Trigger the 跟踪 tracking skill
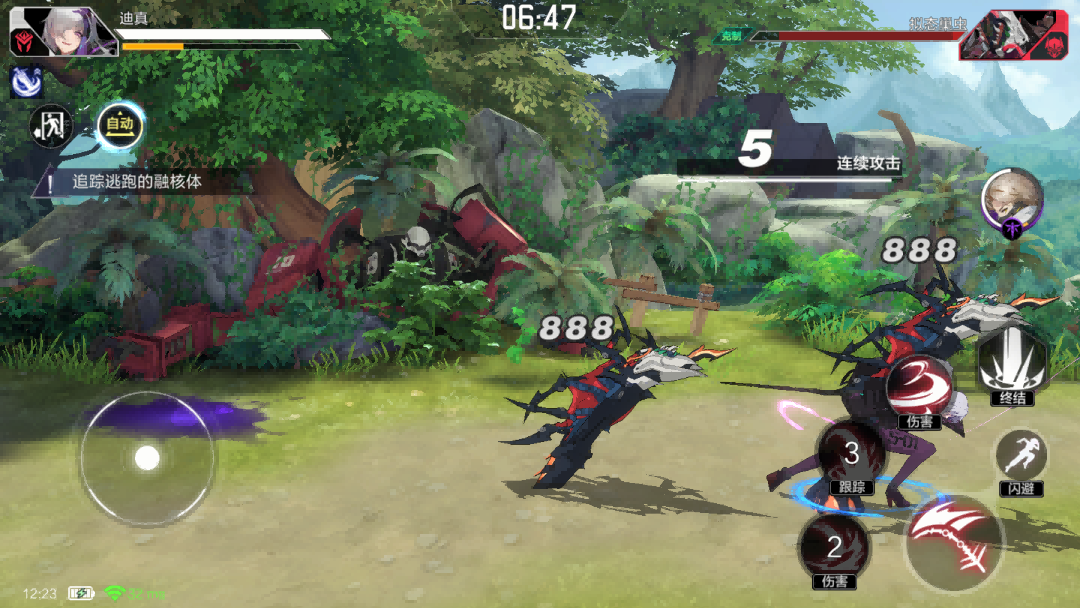The height and width of the screenshot is (608, 1080). coord(851,456)
